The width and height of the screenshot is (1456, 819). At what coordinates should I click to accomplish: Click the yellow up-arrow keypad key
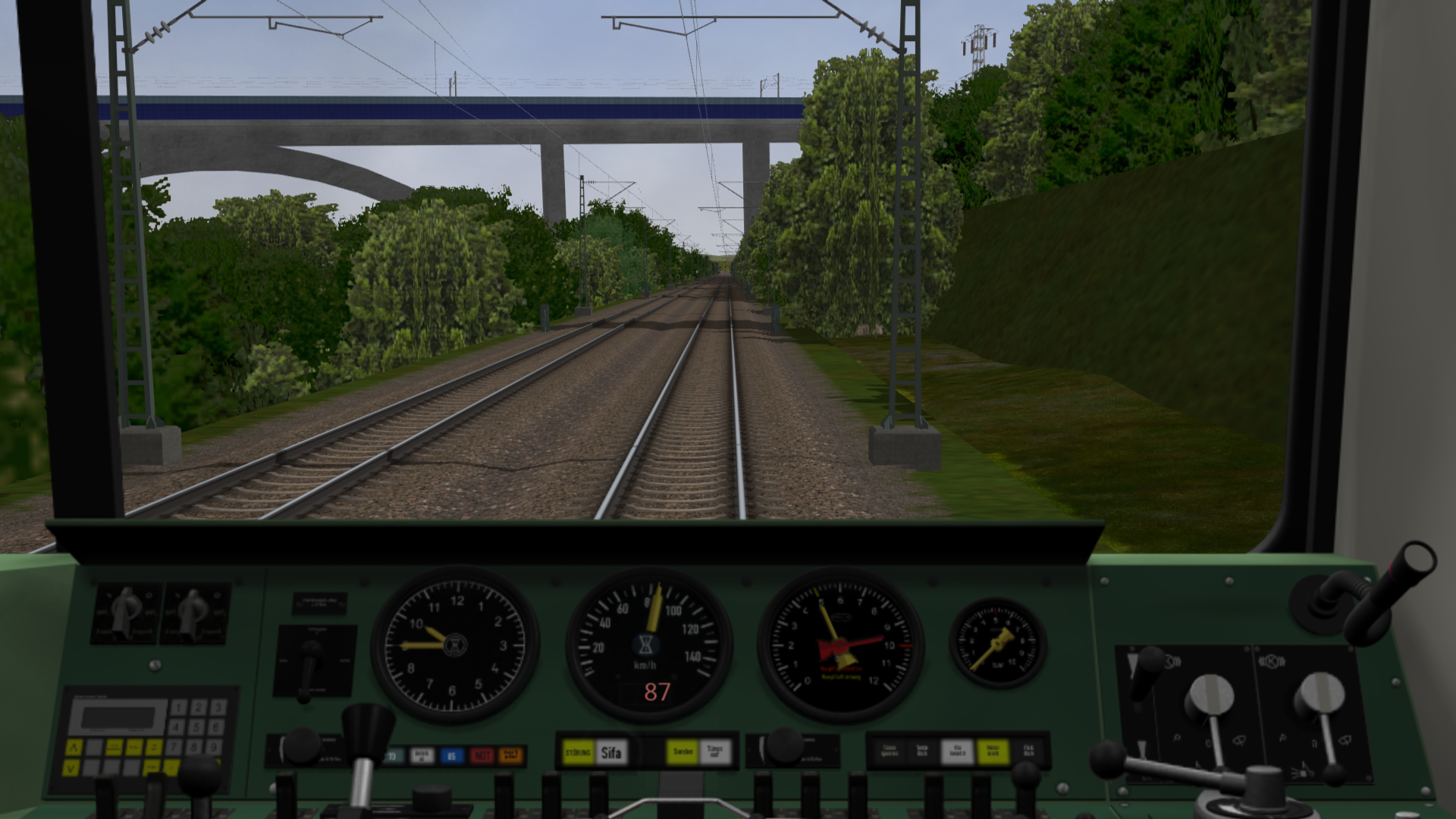[x=74, y=748]
